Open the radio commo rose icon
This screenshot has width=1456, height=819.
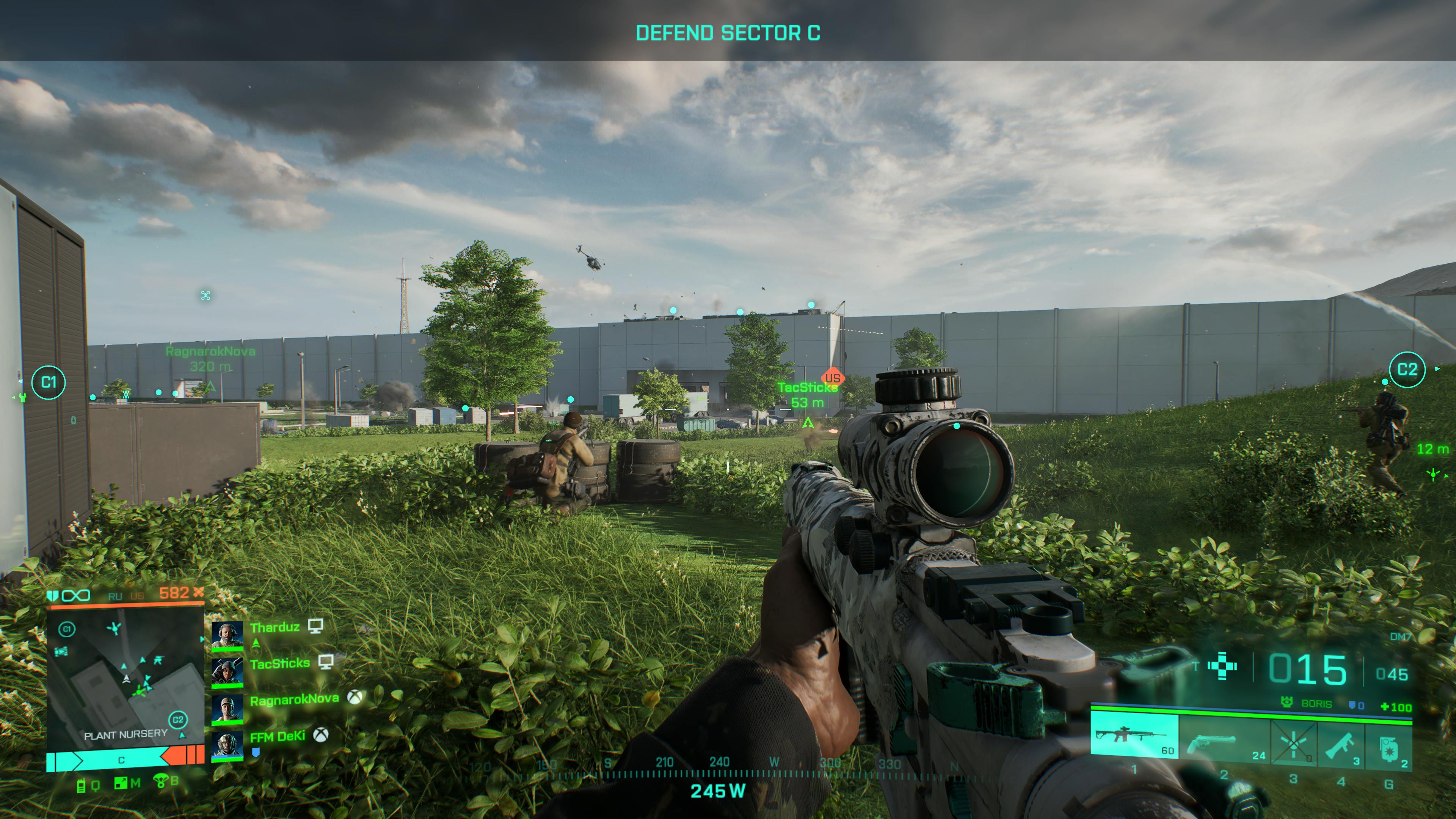point(82,785)
